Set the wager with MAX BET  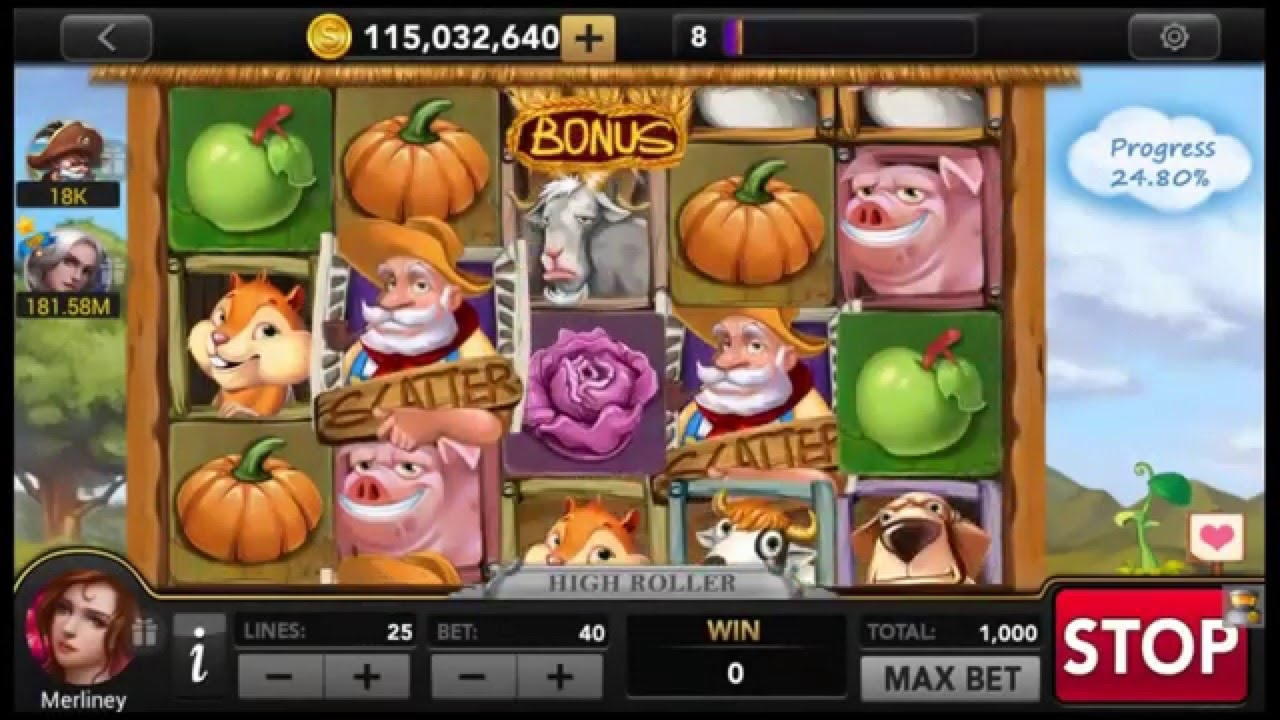click(950, 679)
